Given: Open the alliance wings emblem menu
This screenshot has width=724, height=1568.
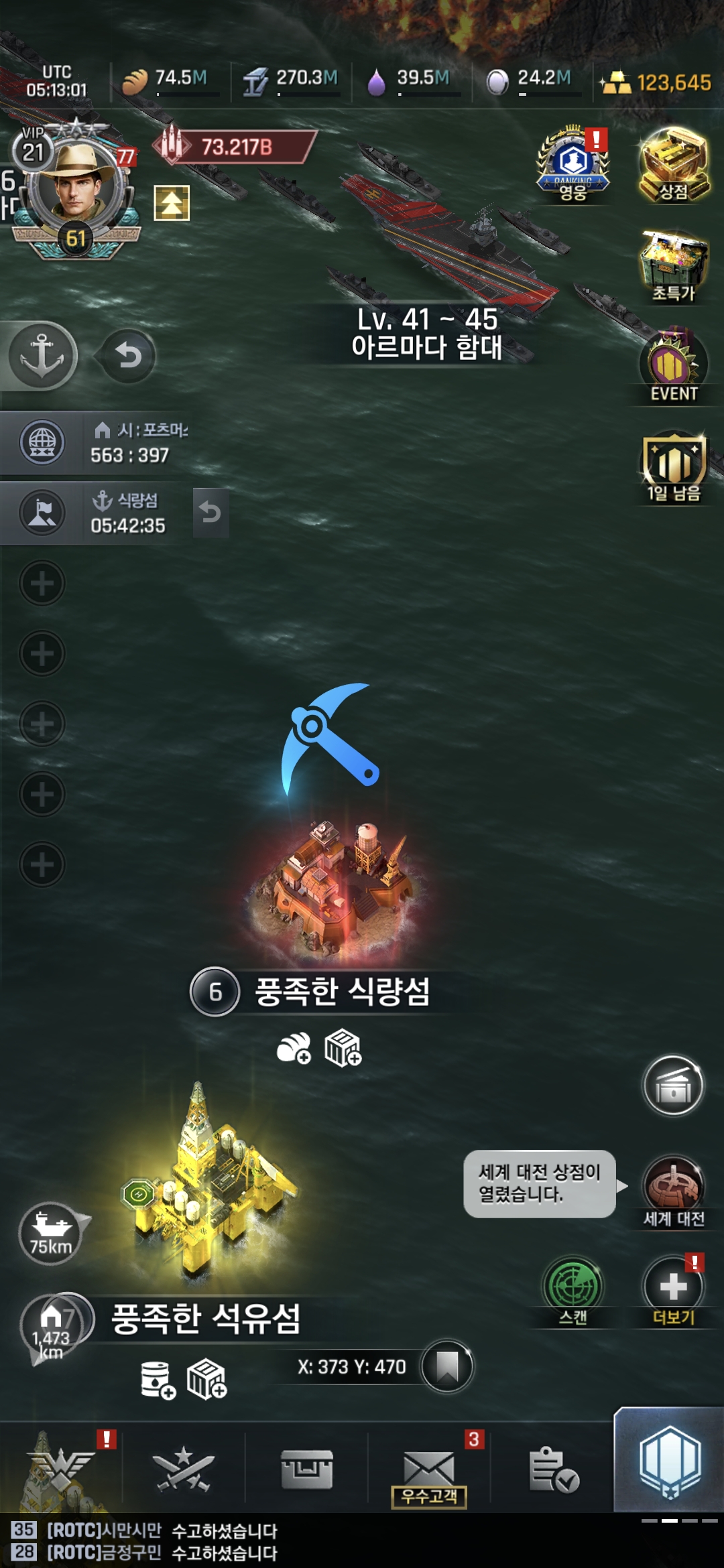Looking at the screenshot, I should click(x=60, y=1467).
